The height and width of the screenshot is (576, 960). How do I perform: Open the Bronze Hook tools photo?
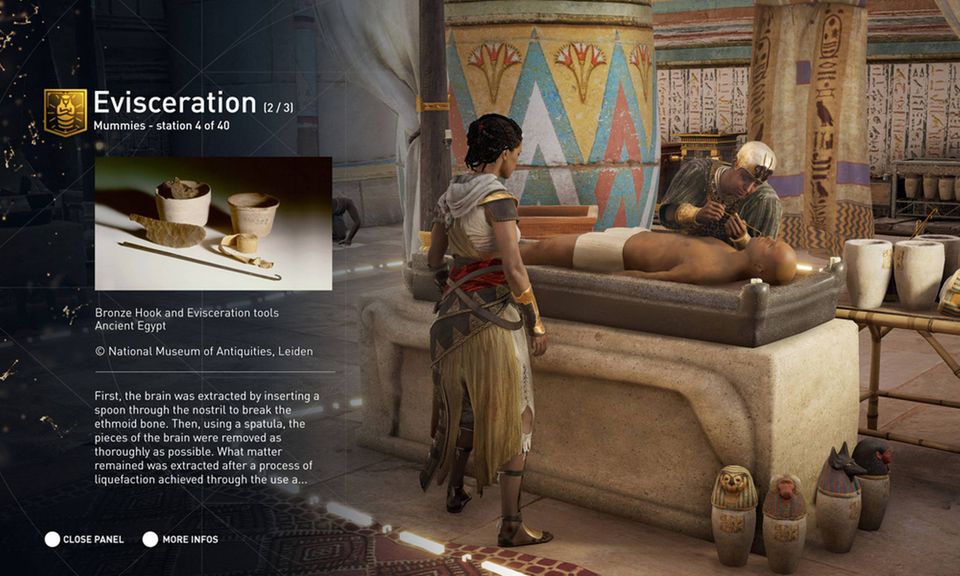click(x=213, y=223)
